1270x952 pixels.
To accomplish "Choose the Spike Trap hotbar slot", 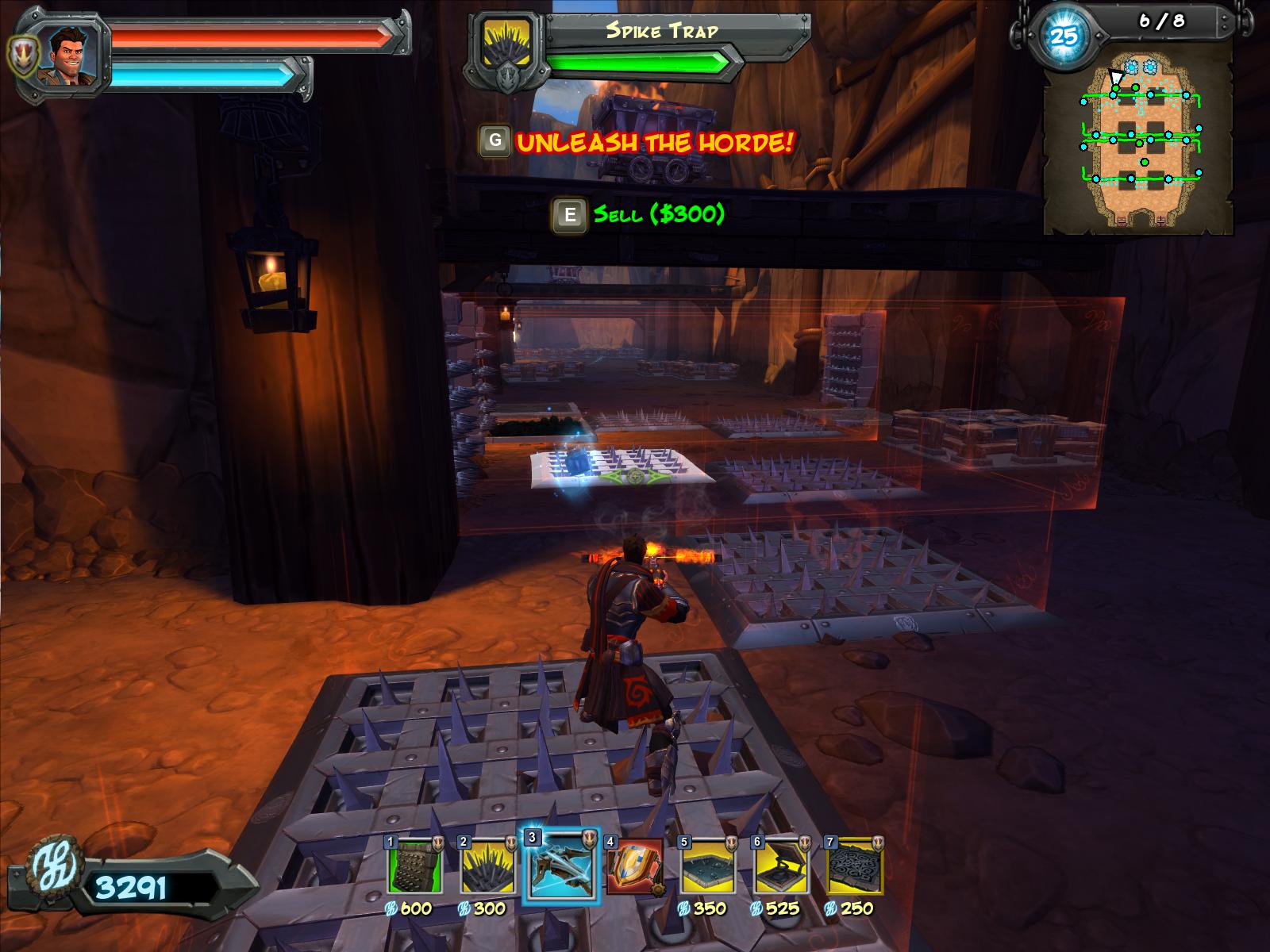I will [487, 870].
